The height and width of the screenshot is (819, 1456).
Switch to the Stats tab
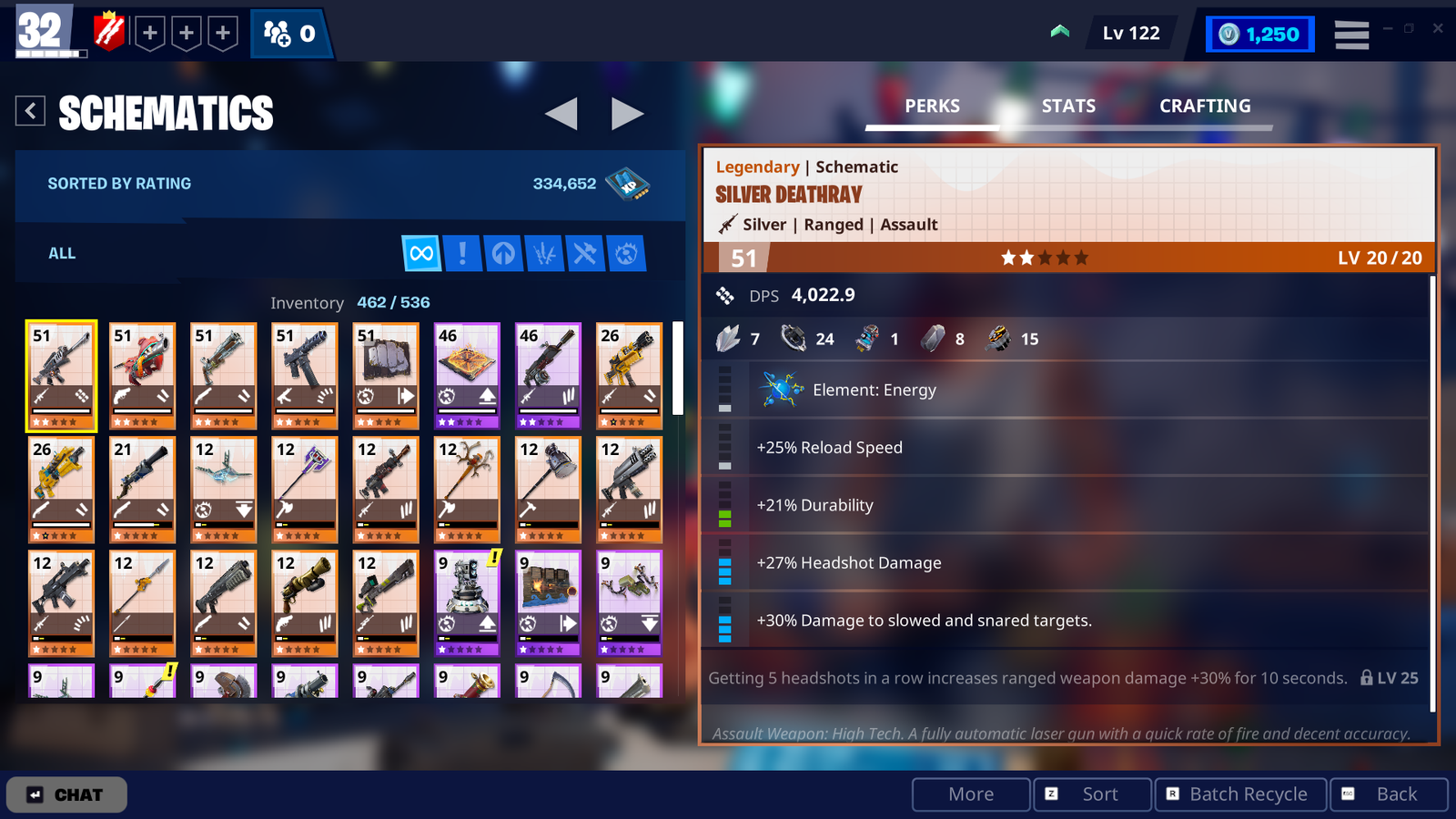(x=1068, y=106)
